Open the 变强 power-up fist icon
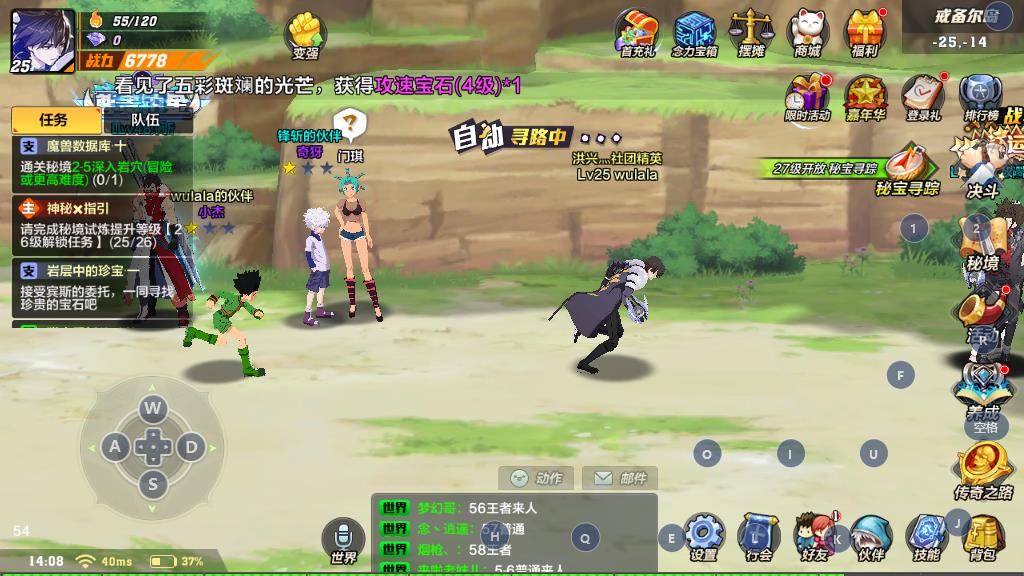Viewport: 1024px width, 576px height. pyautogui.click(x=305, y=35)
